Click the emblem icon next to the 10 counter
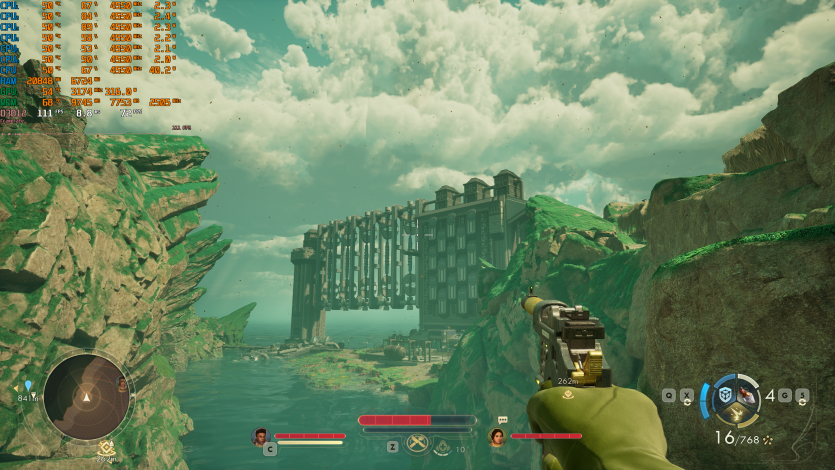Image resolution: width=835 pixels, height=470 pixels. (x=442, y=448)
